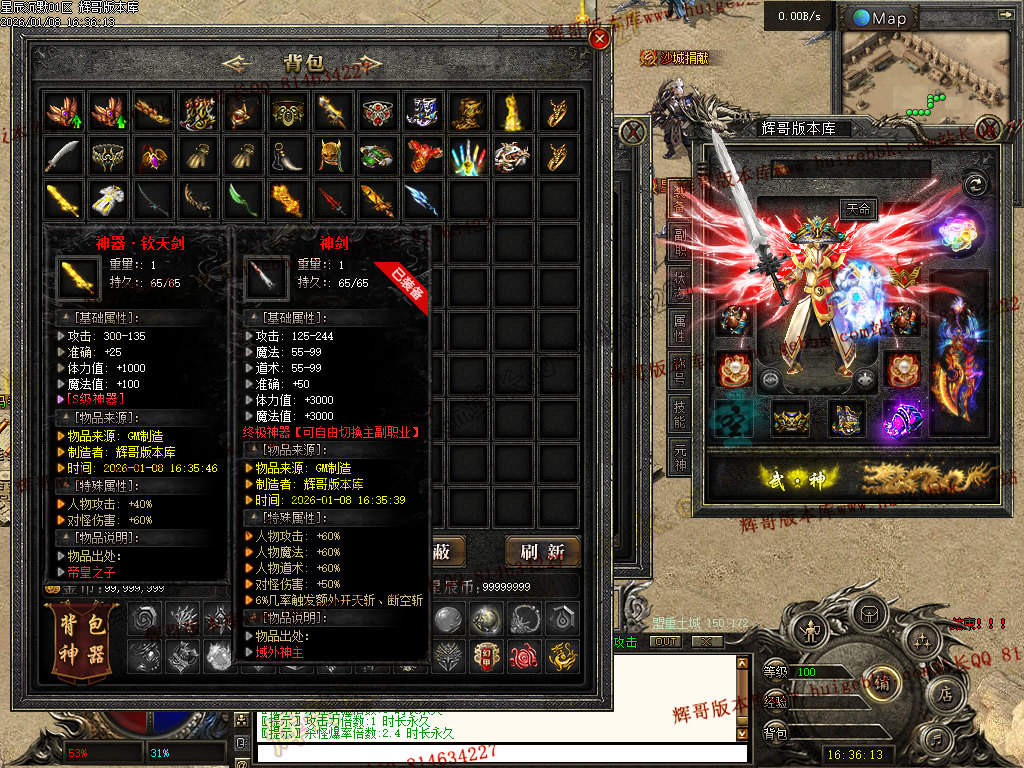Open the Map button
The width and height of the screenshot is (1024, 768).
tap(880, 18)
